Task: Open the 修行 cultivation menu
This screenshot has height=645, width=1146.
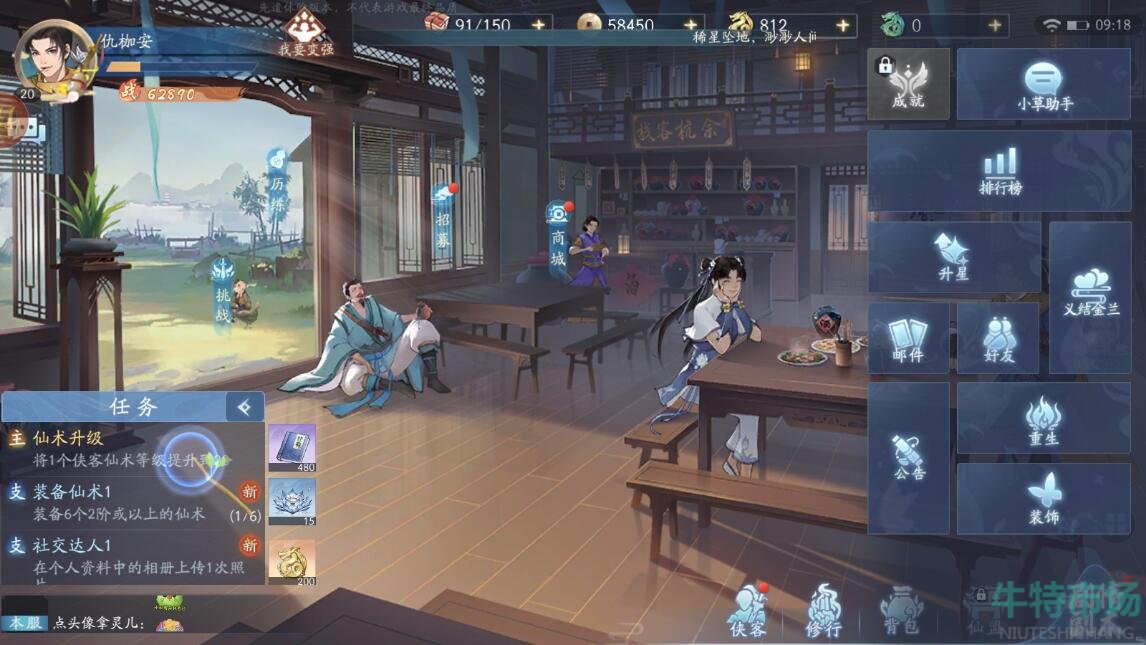Action: point(824,609)
